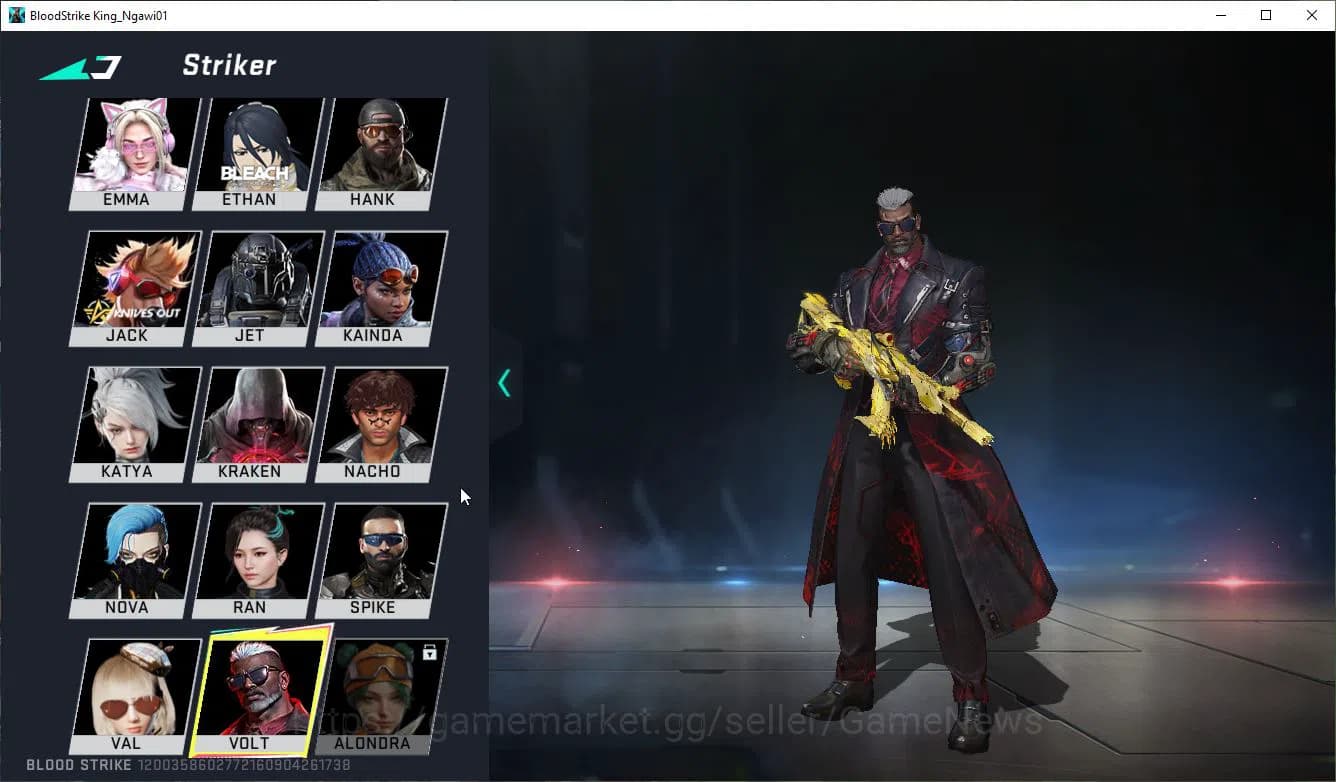
Task: Select Ethan with the Bleach skin
Action: [251, 150]
